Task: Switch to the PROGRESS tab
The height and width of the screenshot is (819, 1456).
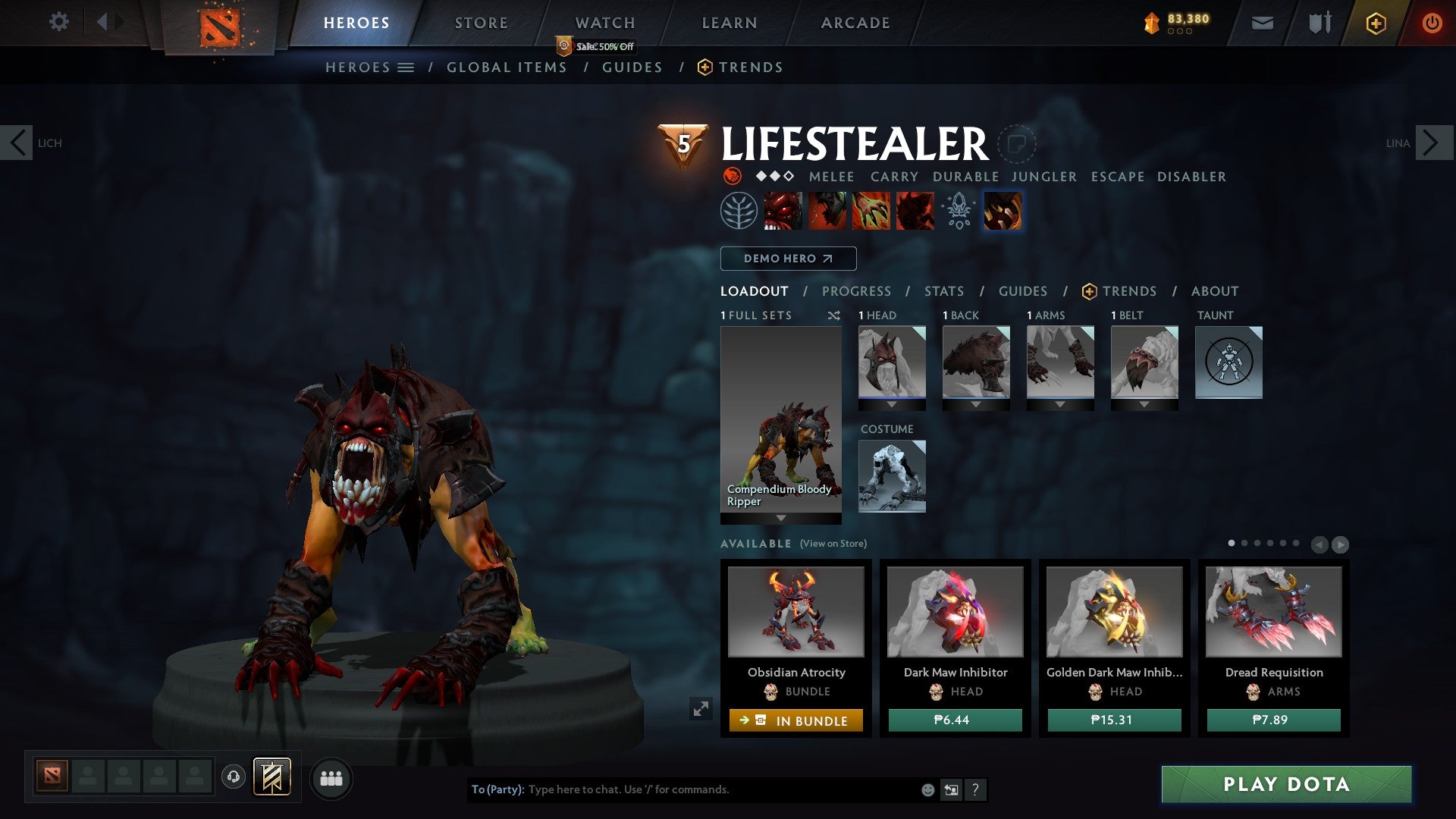Action: (857, 291)
